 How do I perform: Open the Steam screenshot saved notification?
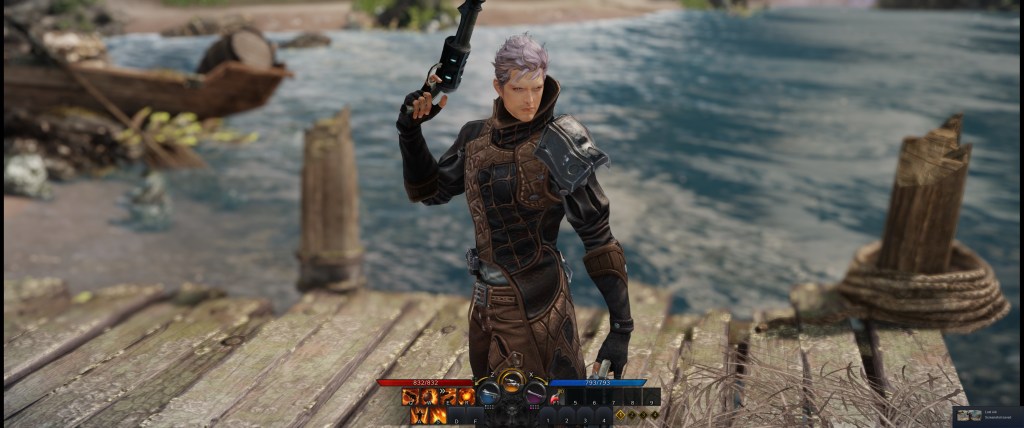click(x=987, y=415)
